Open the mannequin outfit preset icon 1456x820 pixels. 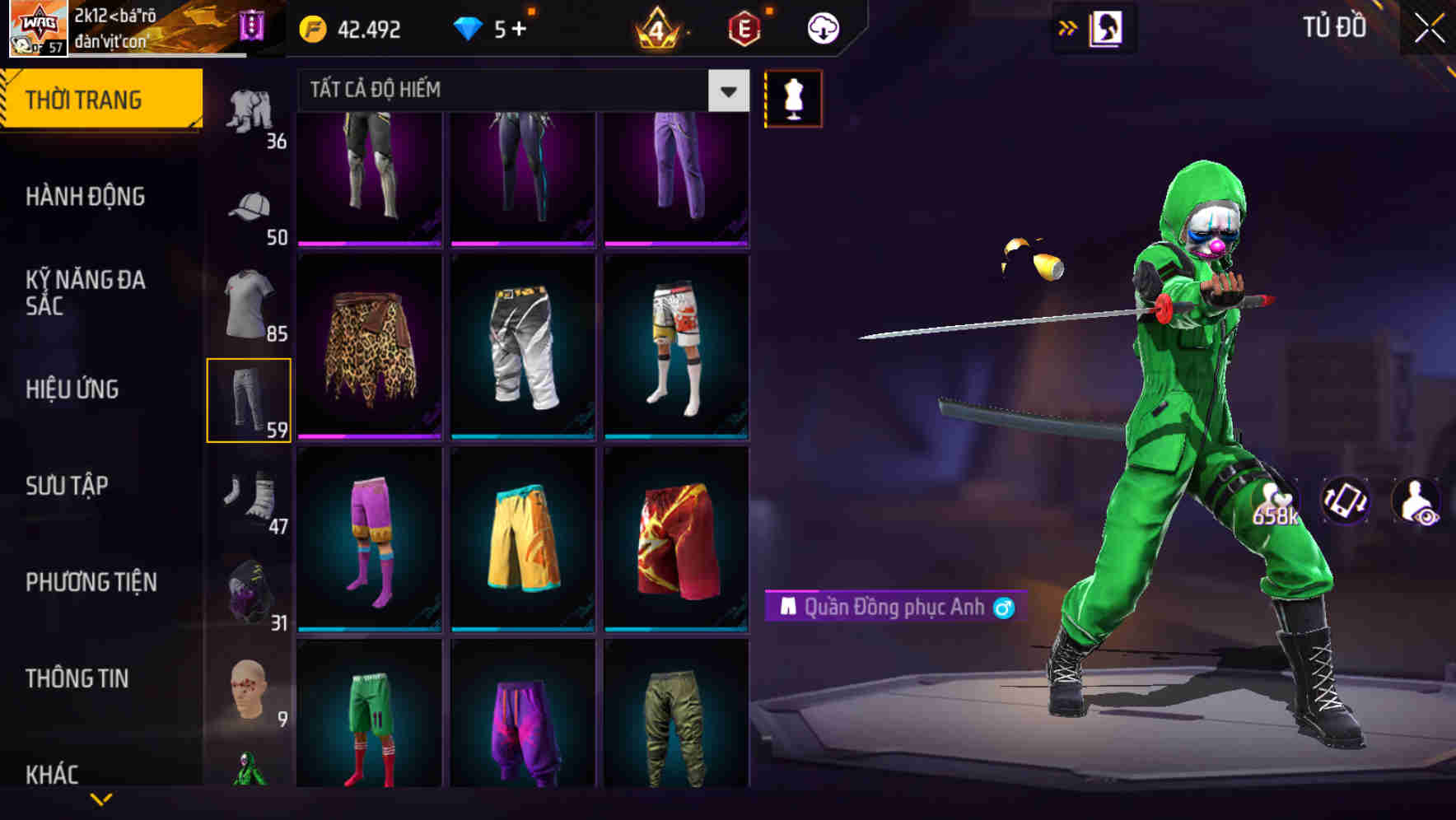793,99
